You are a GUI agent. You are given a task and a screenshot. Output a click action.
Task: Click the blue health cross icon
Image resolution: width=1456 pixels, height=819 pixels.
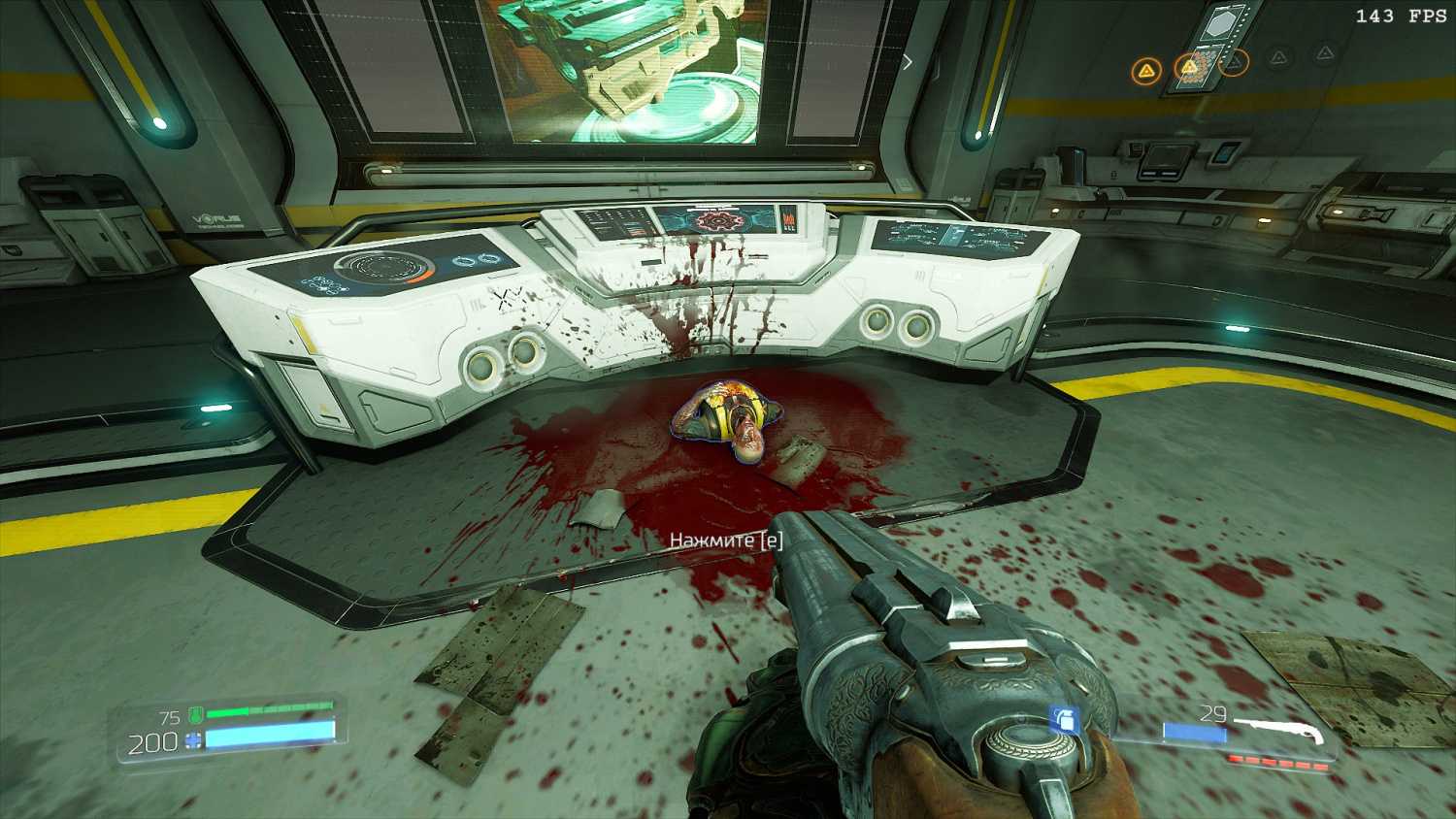[193, 742]
